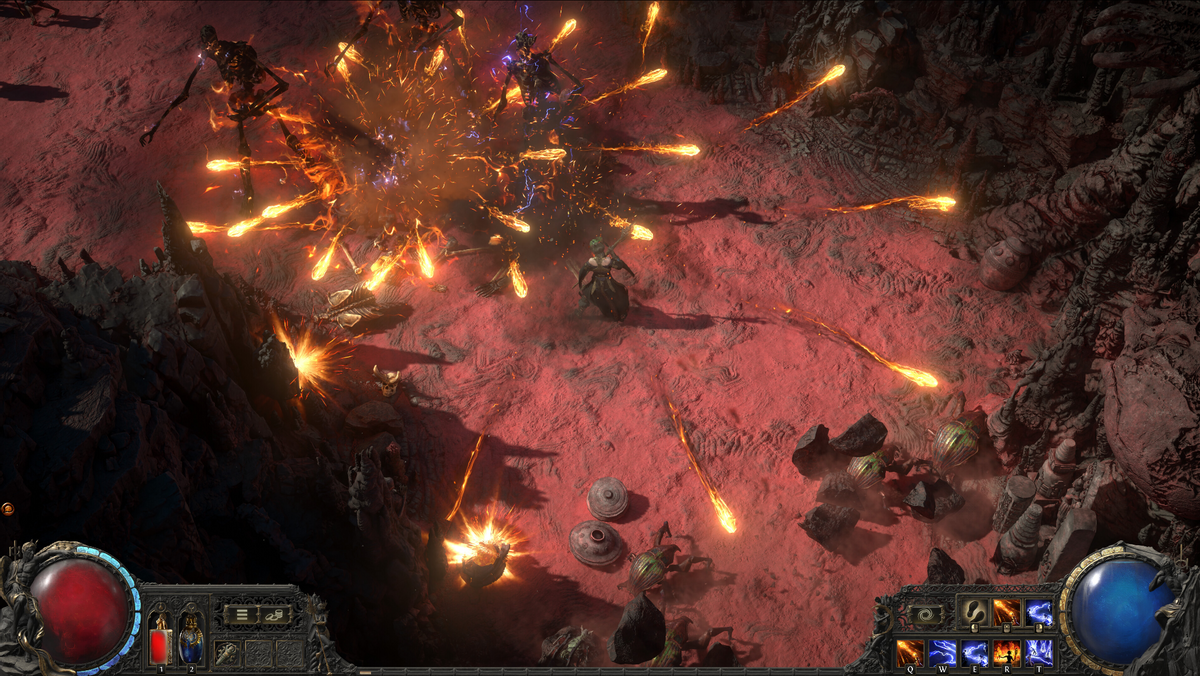The height and width of the screenshot is (676, 1200).
Task: Activate the flame wall skill on R
Action: (x=1007, y=653)
